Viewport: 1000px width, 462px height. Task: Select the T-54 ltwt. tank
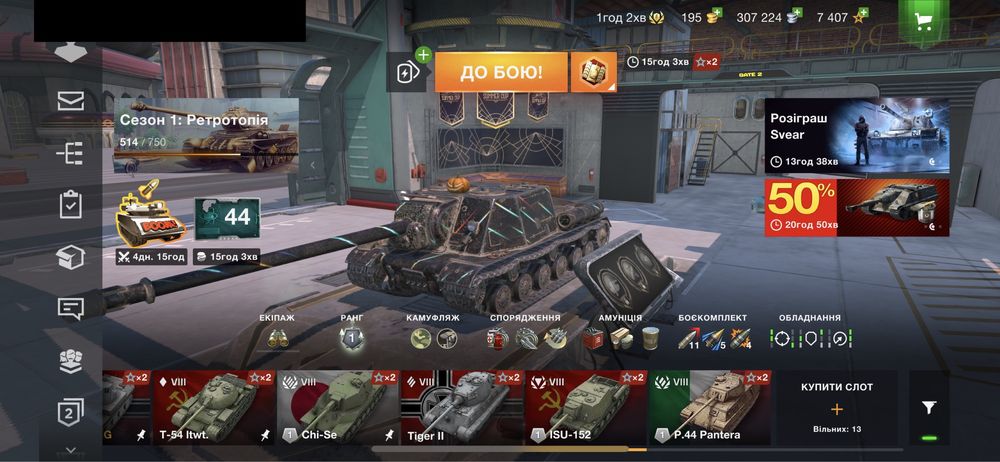[x=213, y=407]
